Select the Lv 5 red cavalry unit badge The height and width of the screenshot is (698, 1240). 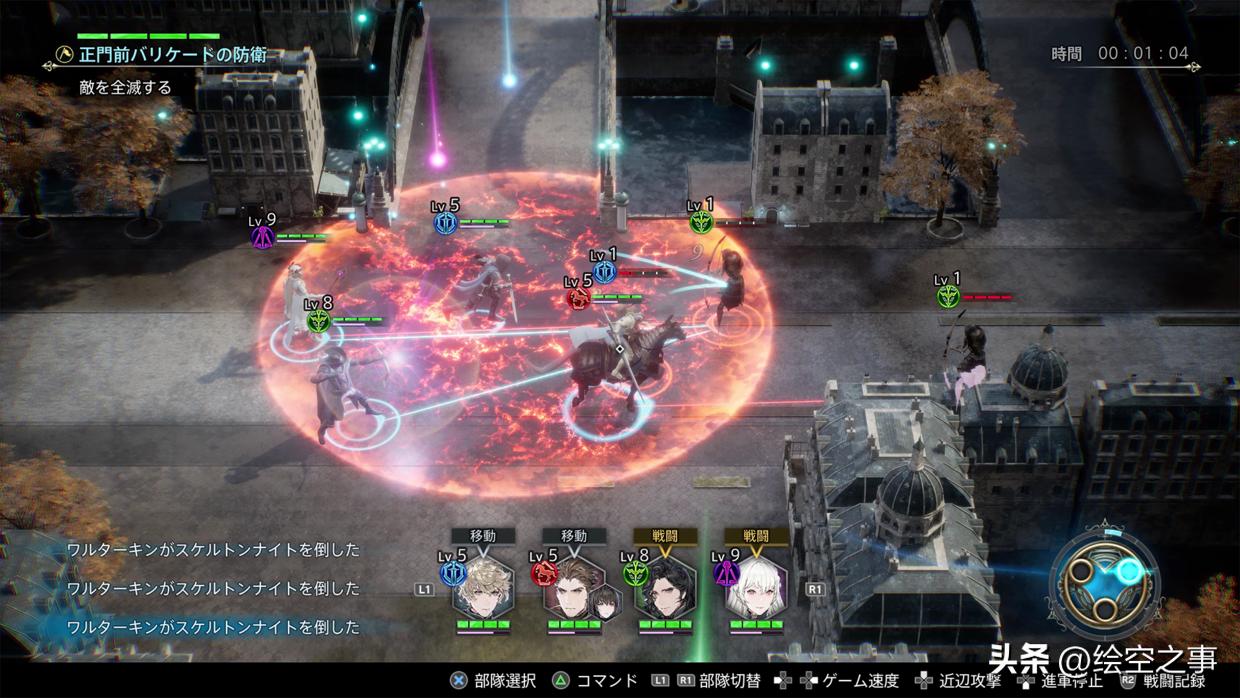coord(578,298)
